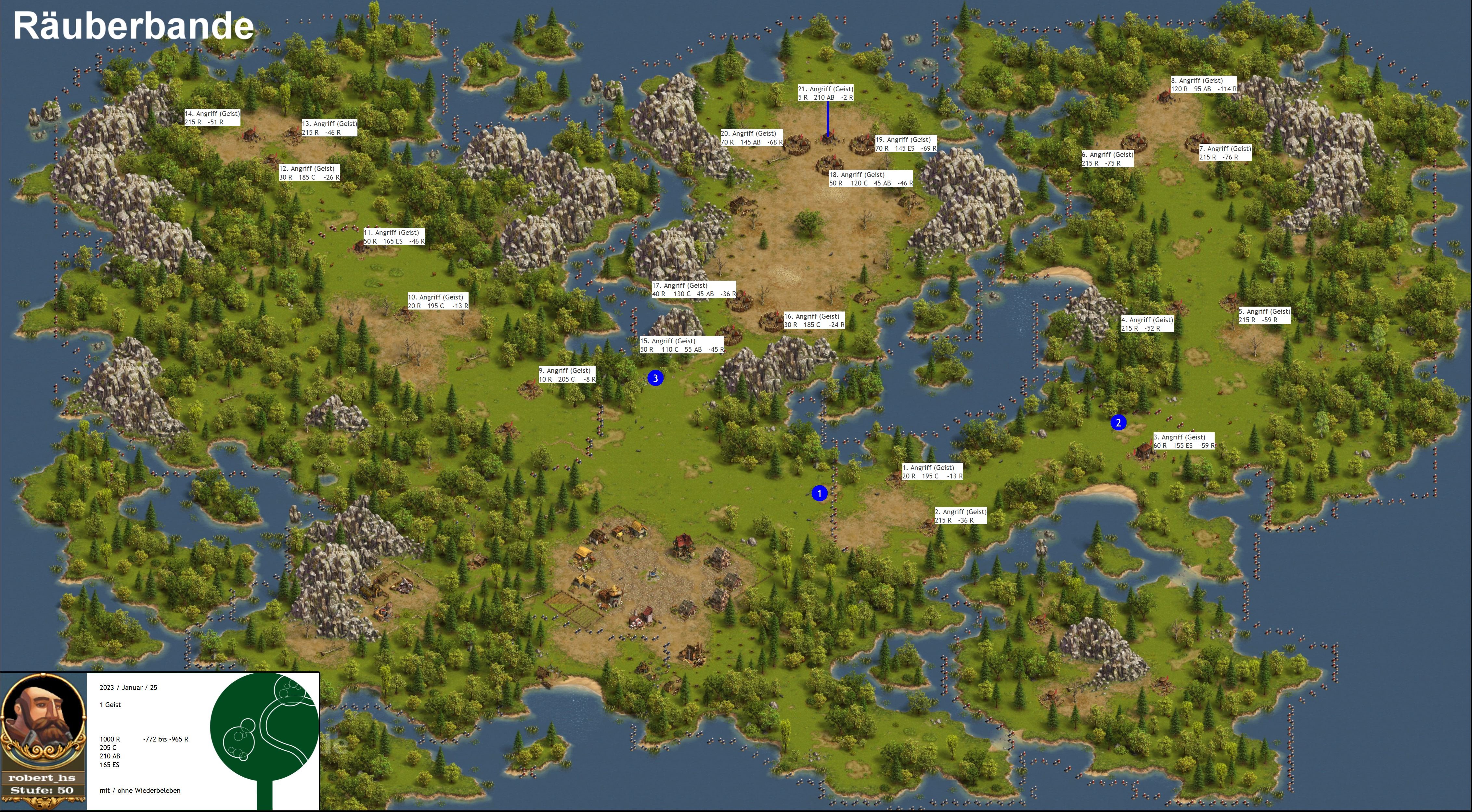Viewport: 1472px width, 812px height.
Task: Select the '21. Angriff (Geist)' attack label
Action: click(826, 93)
